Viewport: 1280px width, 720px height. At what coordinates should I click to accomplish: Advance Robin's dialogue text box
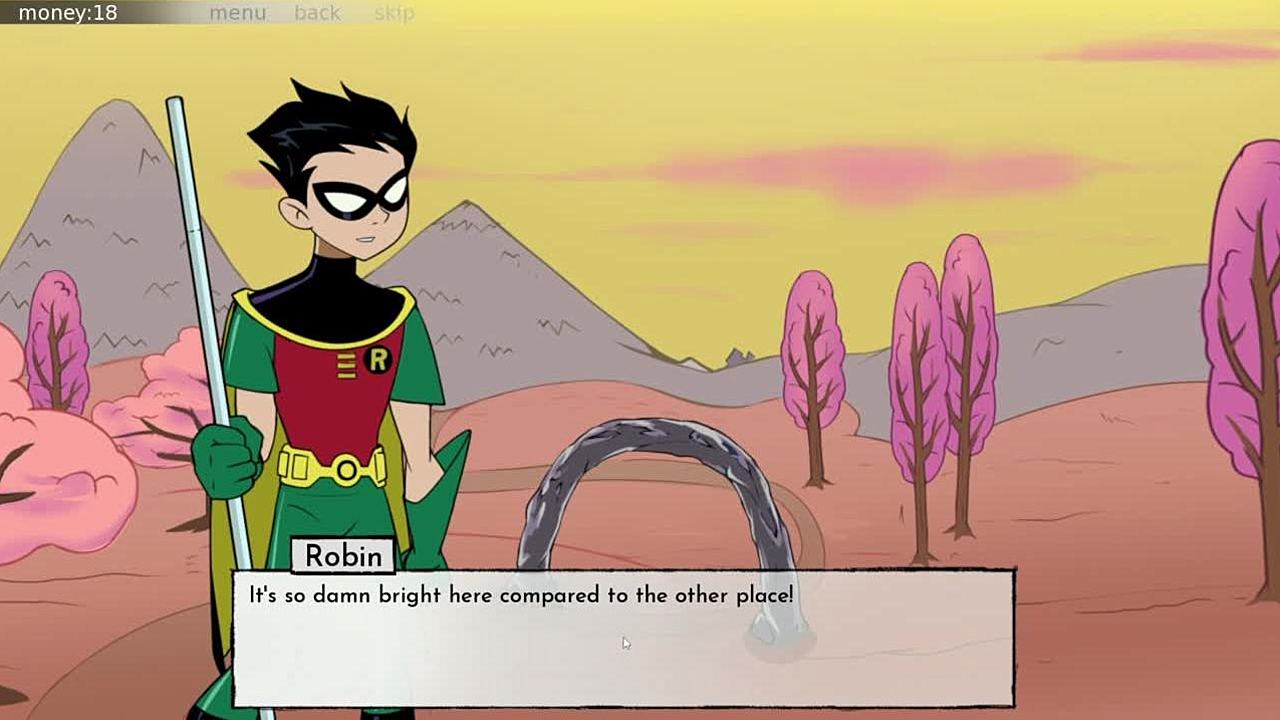pos(623,638)
